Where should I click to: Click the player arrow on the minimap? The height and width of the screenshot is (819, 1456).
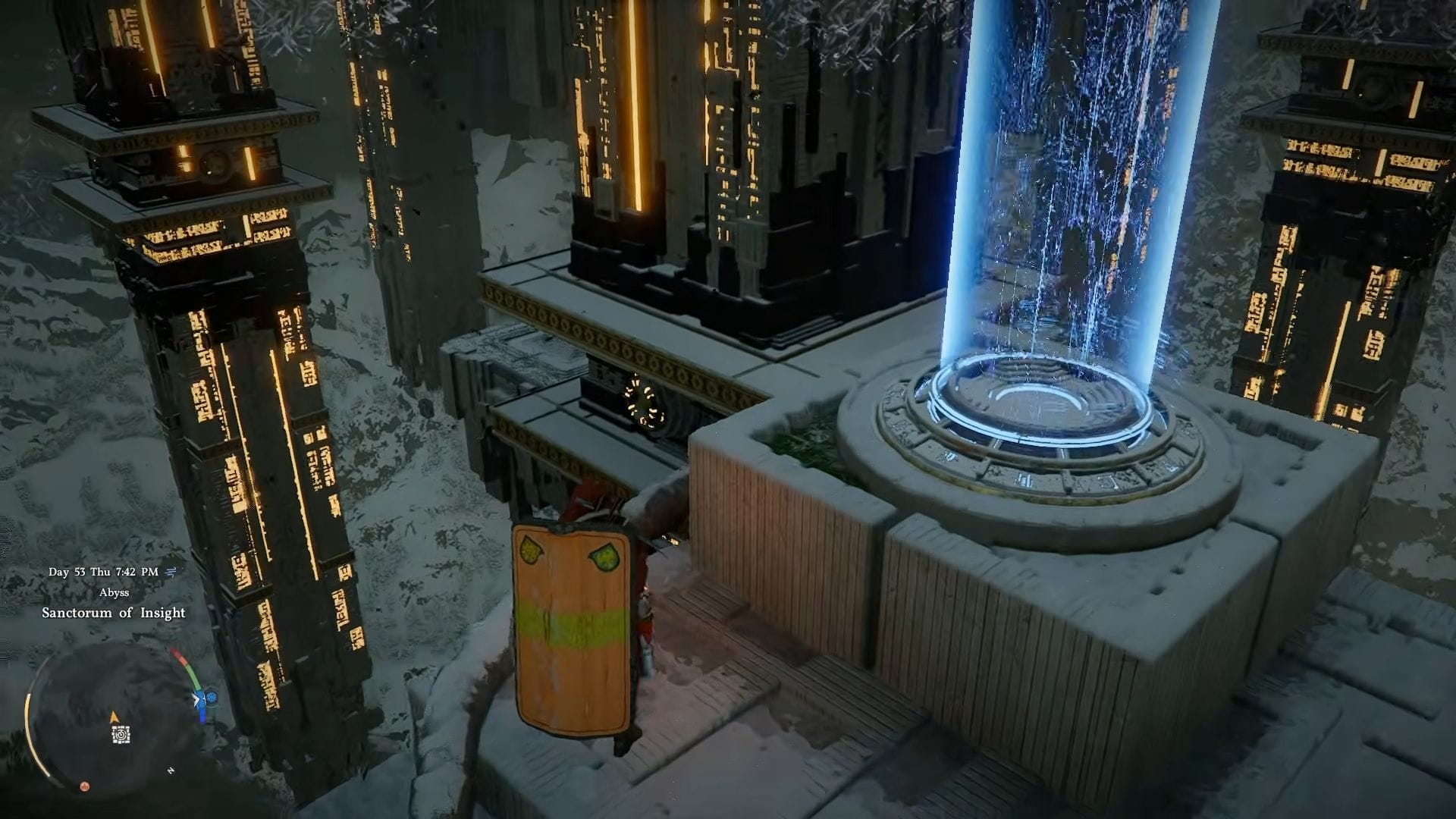[x=114, y=717]
